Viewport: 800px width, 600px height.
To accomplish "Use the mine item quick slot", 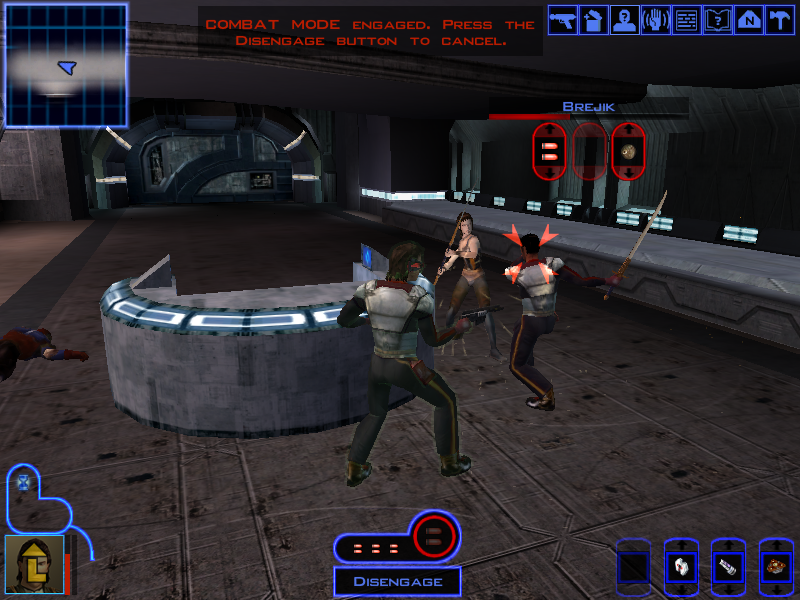I will click(x=775, y=566).
